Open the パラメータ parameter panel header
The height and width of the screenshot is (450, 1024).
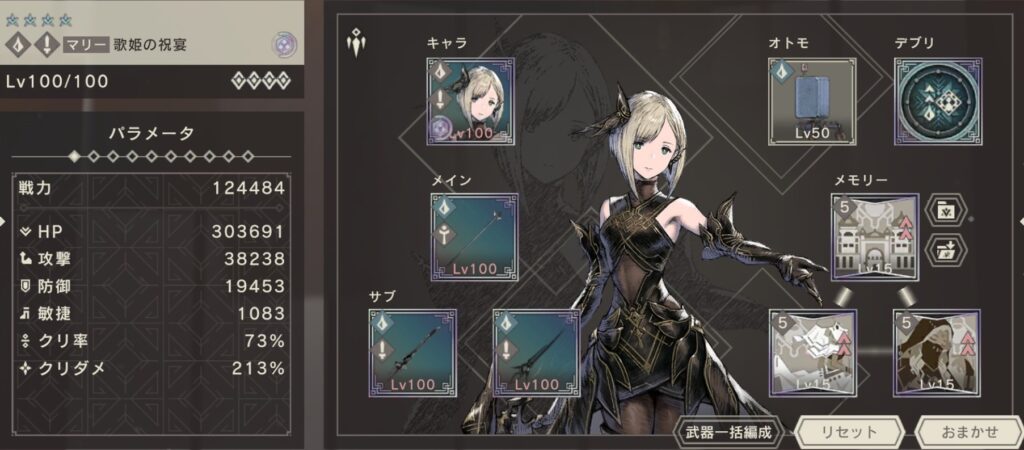pyautogui.click(x=150, y=132)
